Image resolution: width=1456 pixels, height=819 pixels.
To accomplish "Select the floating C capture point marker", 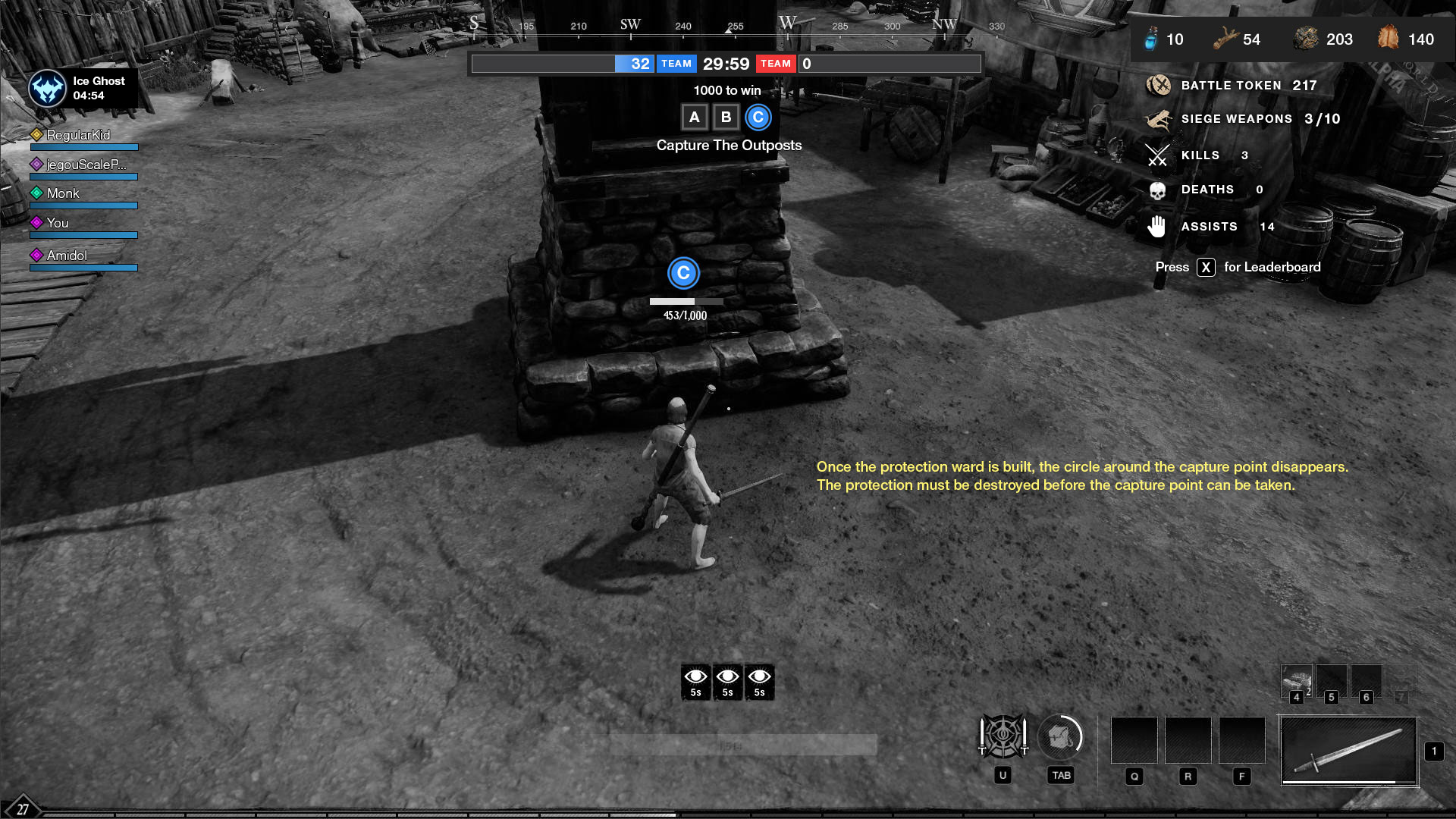I will click(683, 273).
